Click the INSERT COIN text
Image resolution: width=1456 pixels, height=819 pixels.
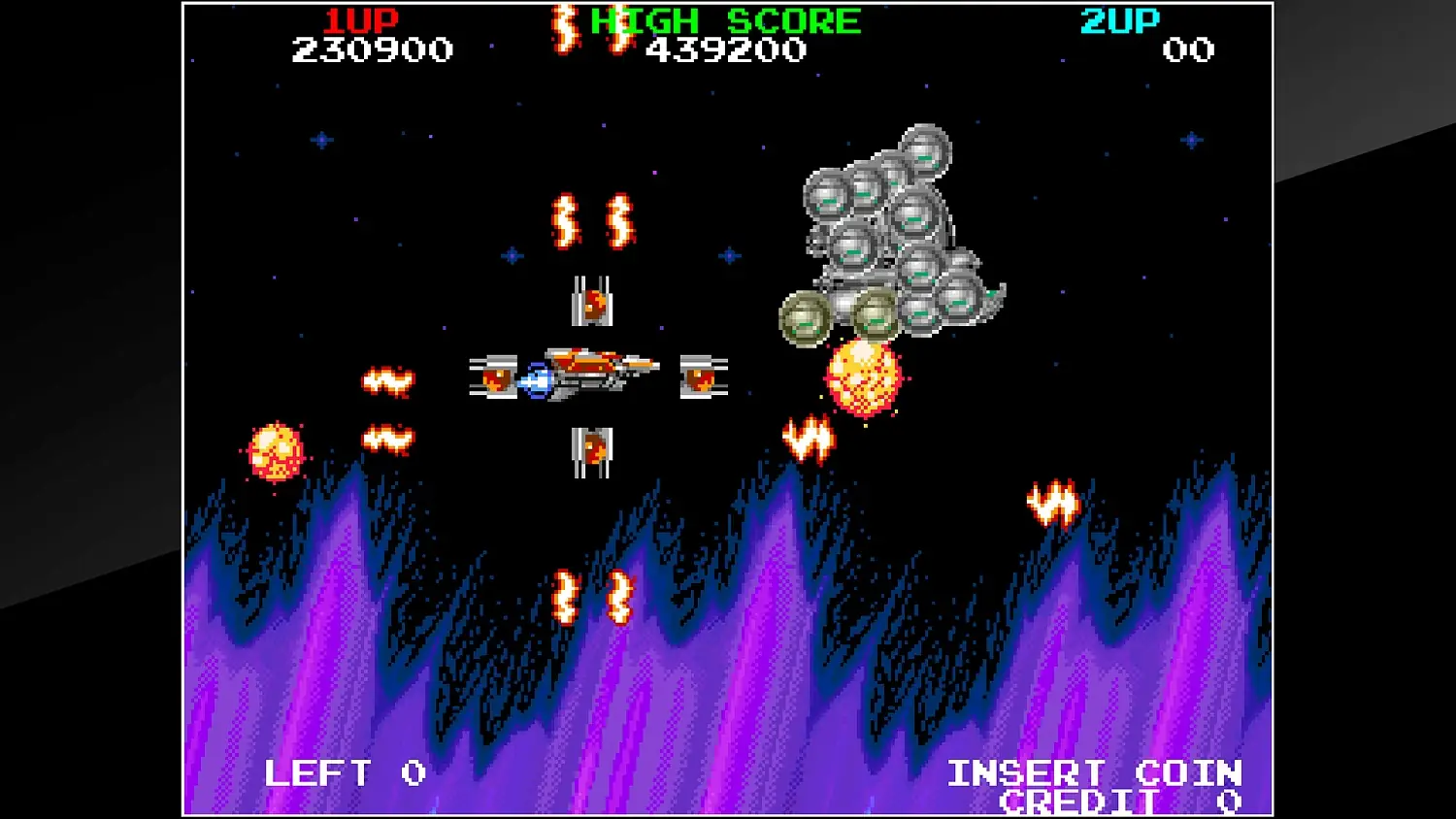pos(1095,773)
